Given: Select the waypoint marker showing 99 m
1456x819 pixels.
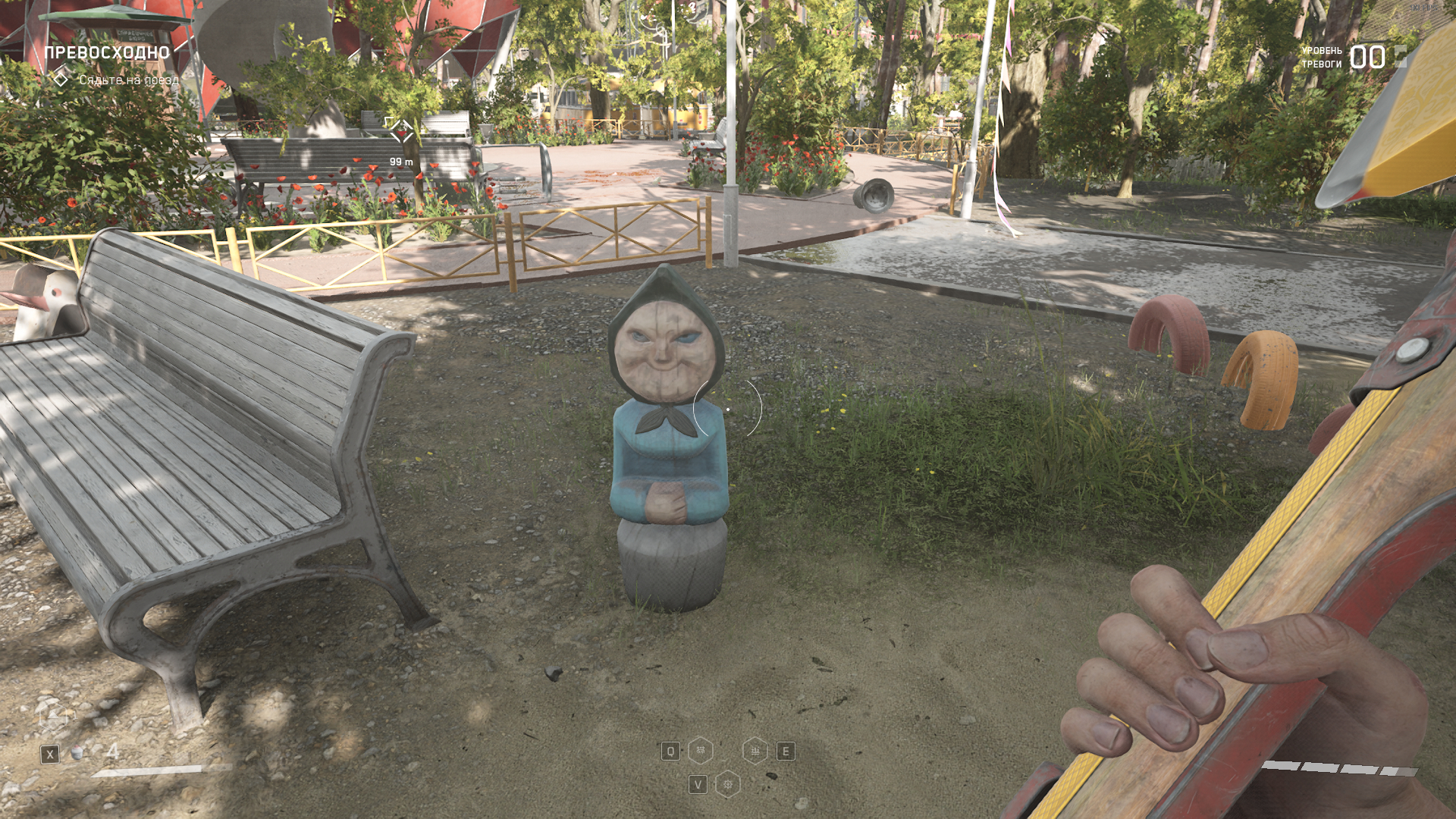Looking at the screenshot, I should coord(400,131).
